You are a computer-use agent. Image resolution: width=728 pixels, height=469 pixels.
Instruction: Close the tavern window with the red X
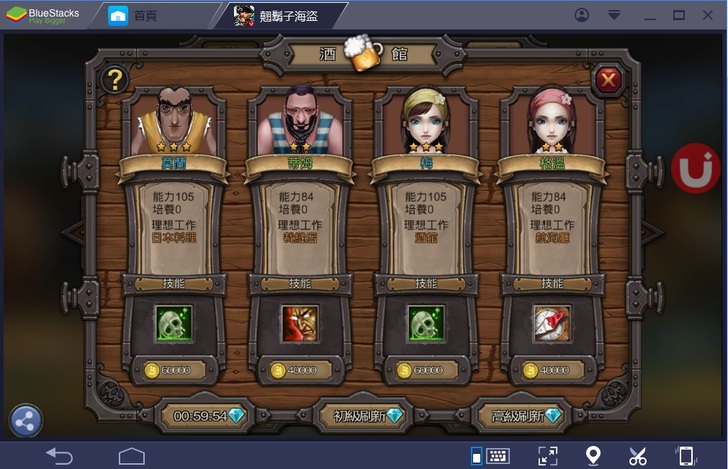pos(606,79)
